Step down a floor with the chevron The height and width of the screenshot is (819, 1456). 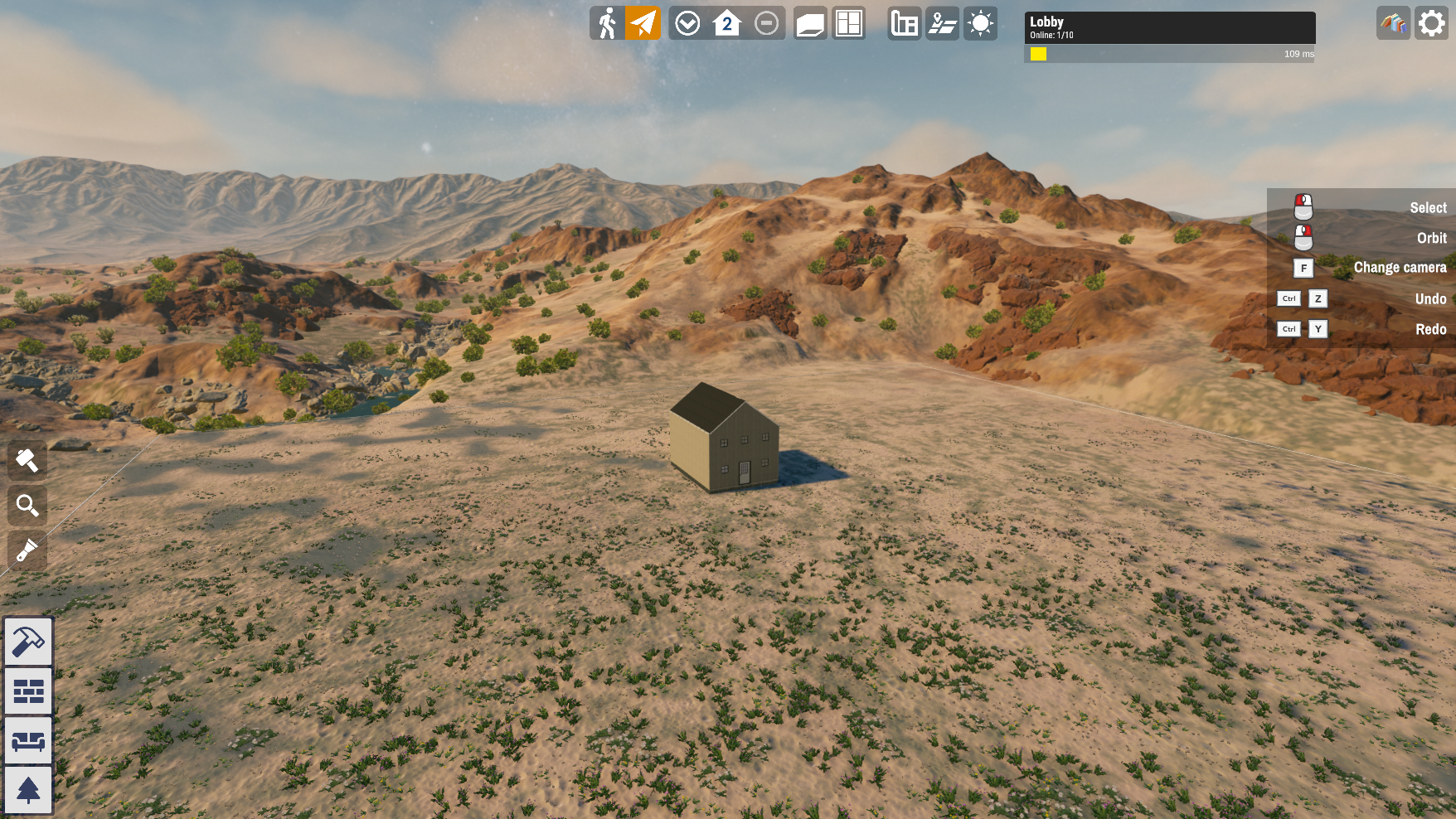[x=687, y=23]
